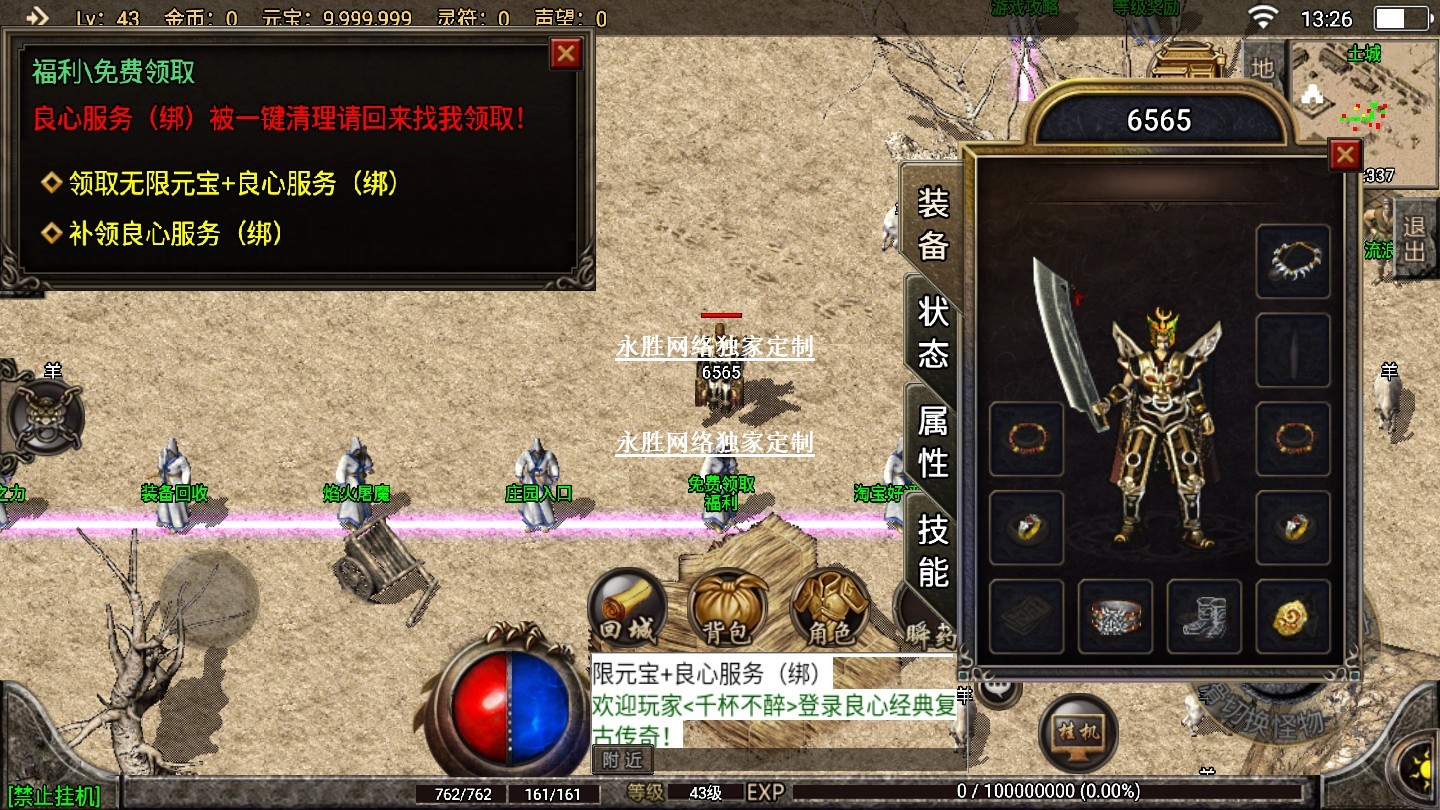
Task: Select the silver boots equipment slot
Action: [x=1204, y=616]
